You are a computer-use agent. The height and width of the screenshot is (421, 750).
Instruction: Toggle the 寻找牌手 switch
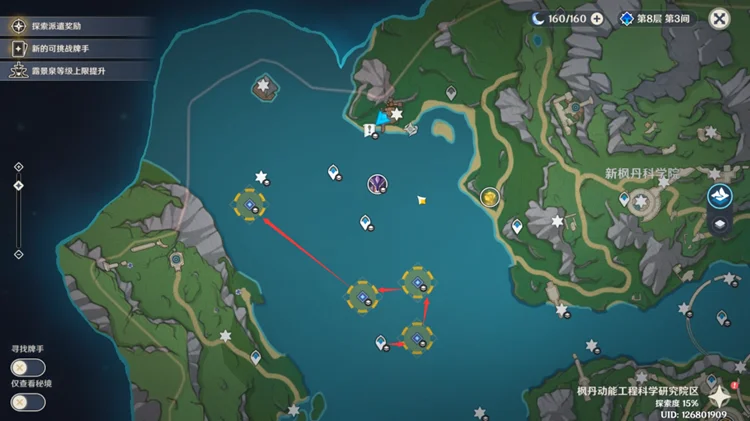[28, 367]
